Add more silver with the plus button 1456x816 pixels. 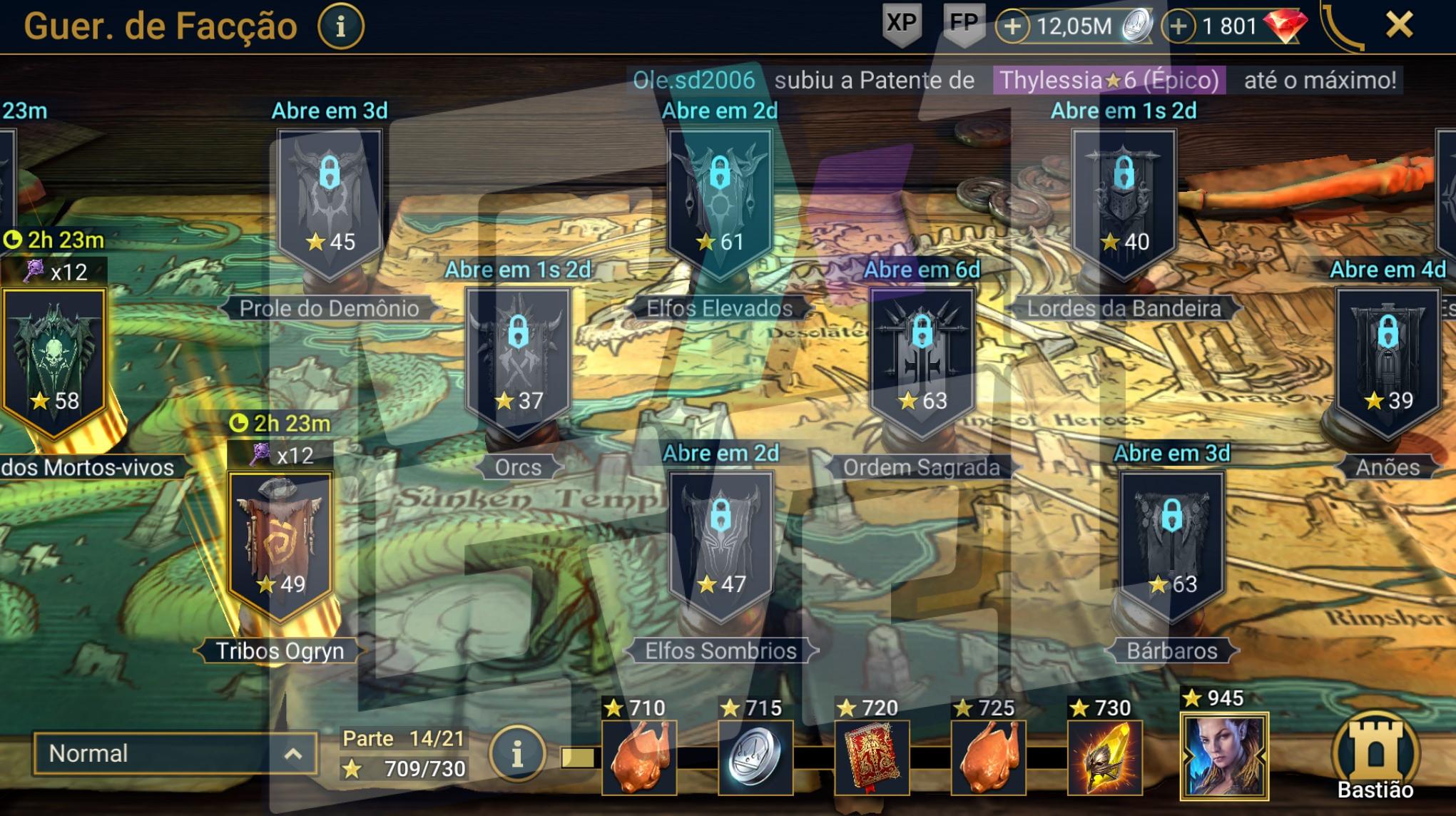click(1012, 27)
